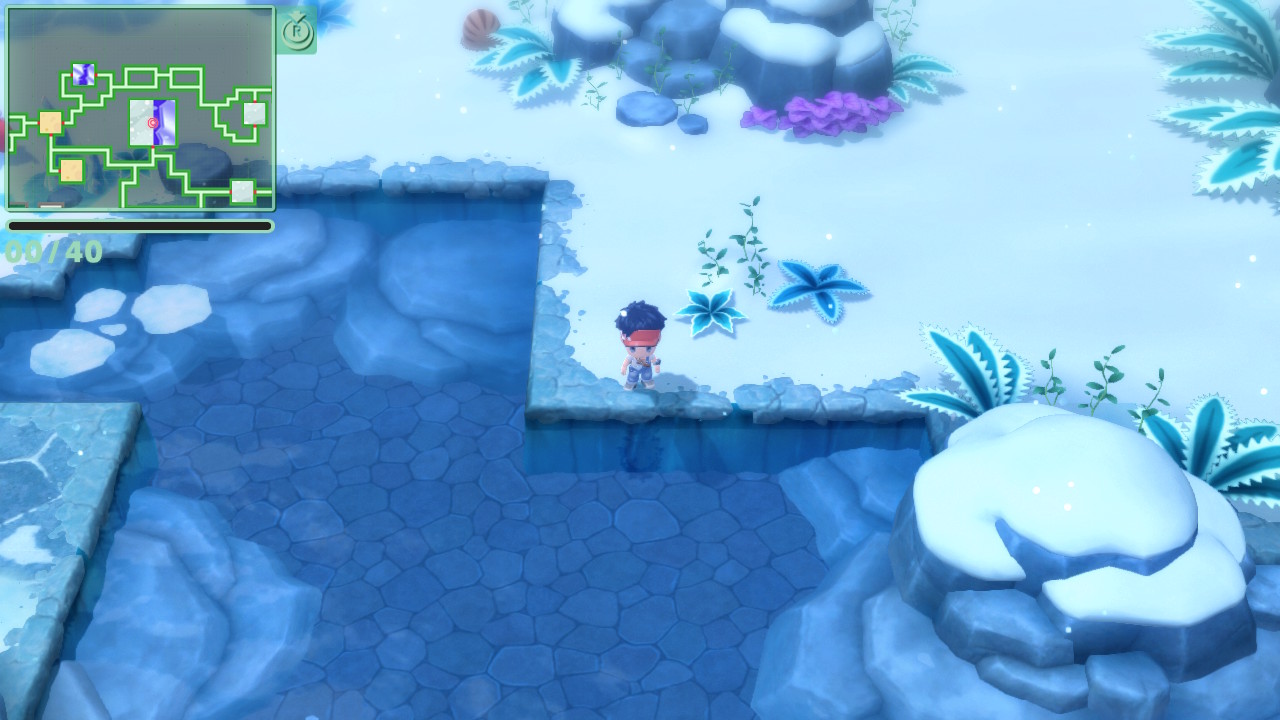Viewport: 1280px width, 720px height.
Task: Select the small blue icy room on the minimap
Action: (x=83, y=74)
